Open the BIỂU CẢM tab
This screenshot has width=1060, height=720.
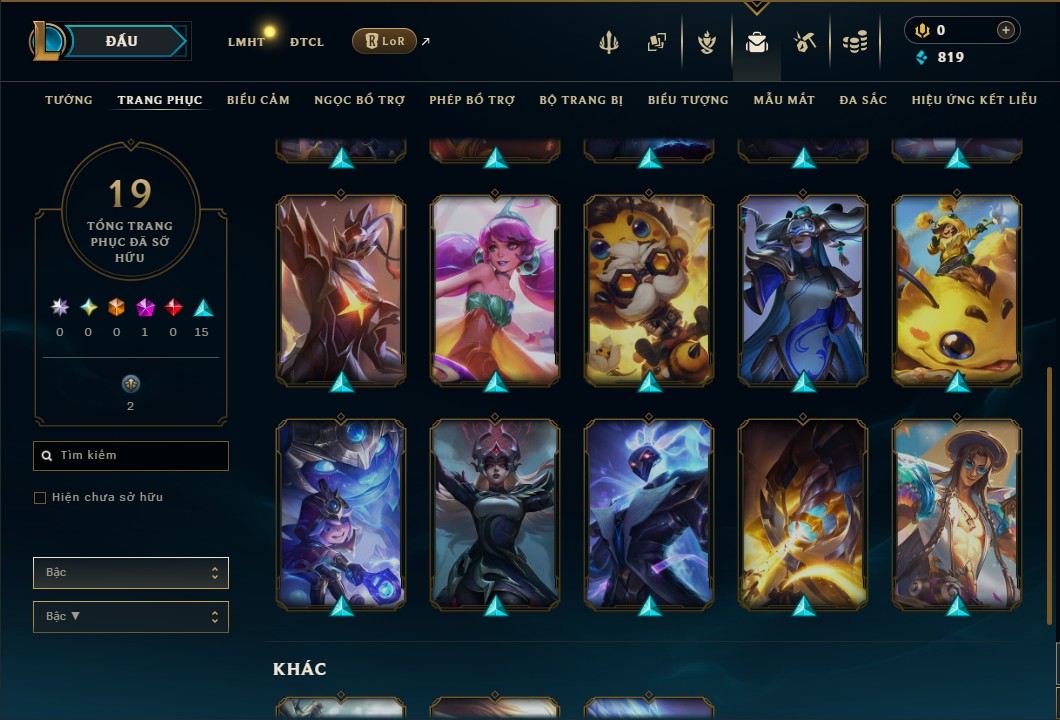(258, 100)
